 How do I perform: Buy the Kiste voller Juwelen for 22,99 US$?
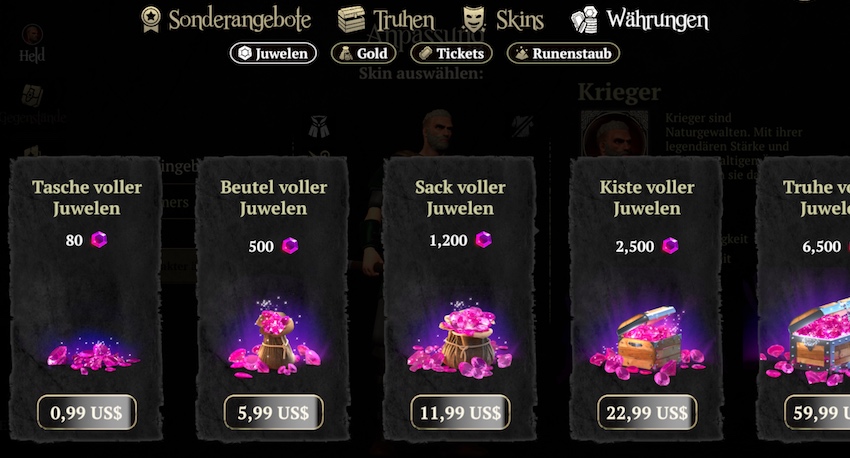(647, 412)
